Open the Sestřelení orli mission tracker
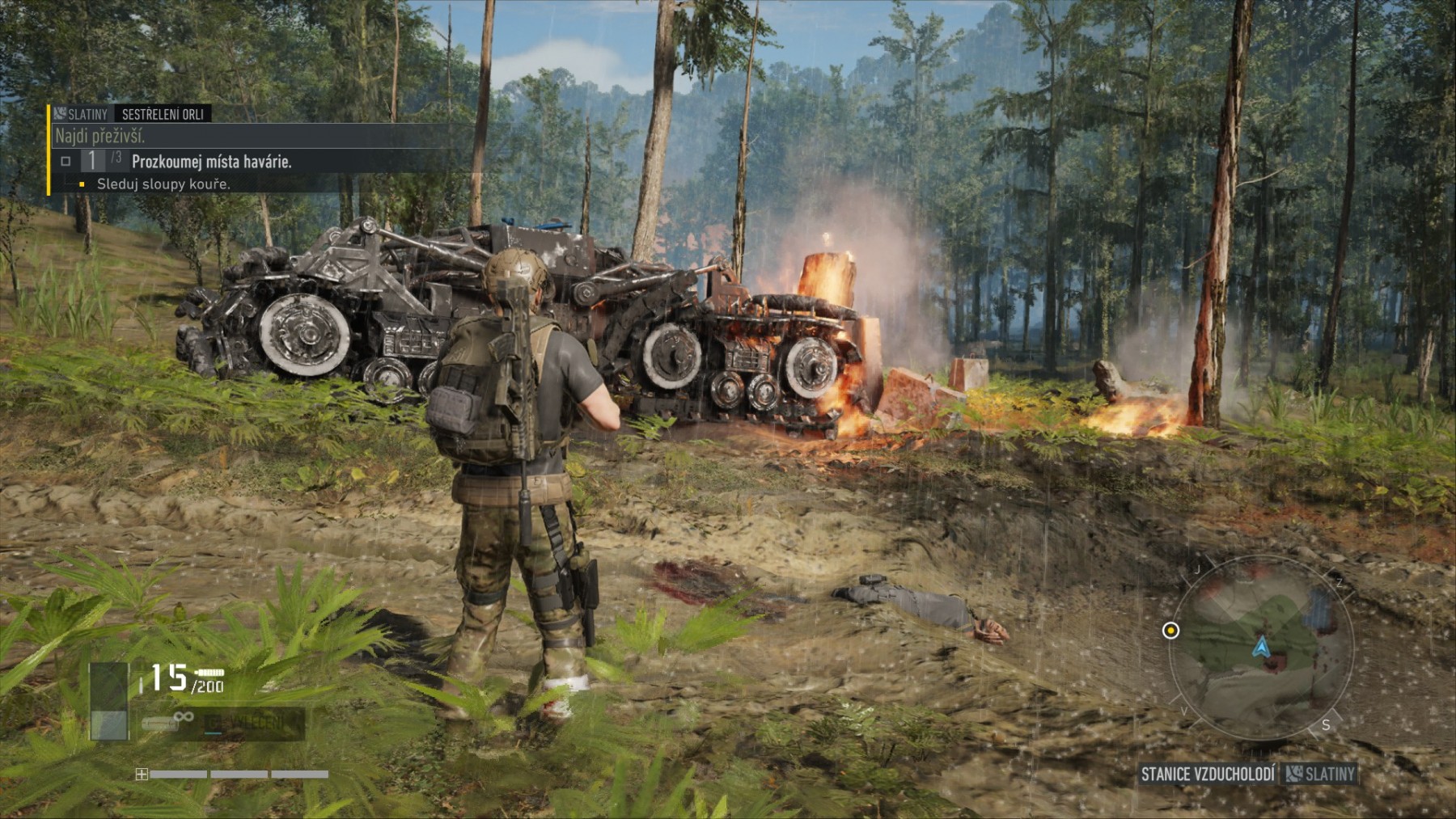 163,114
